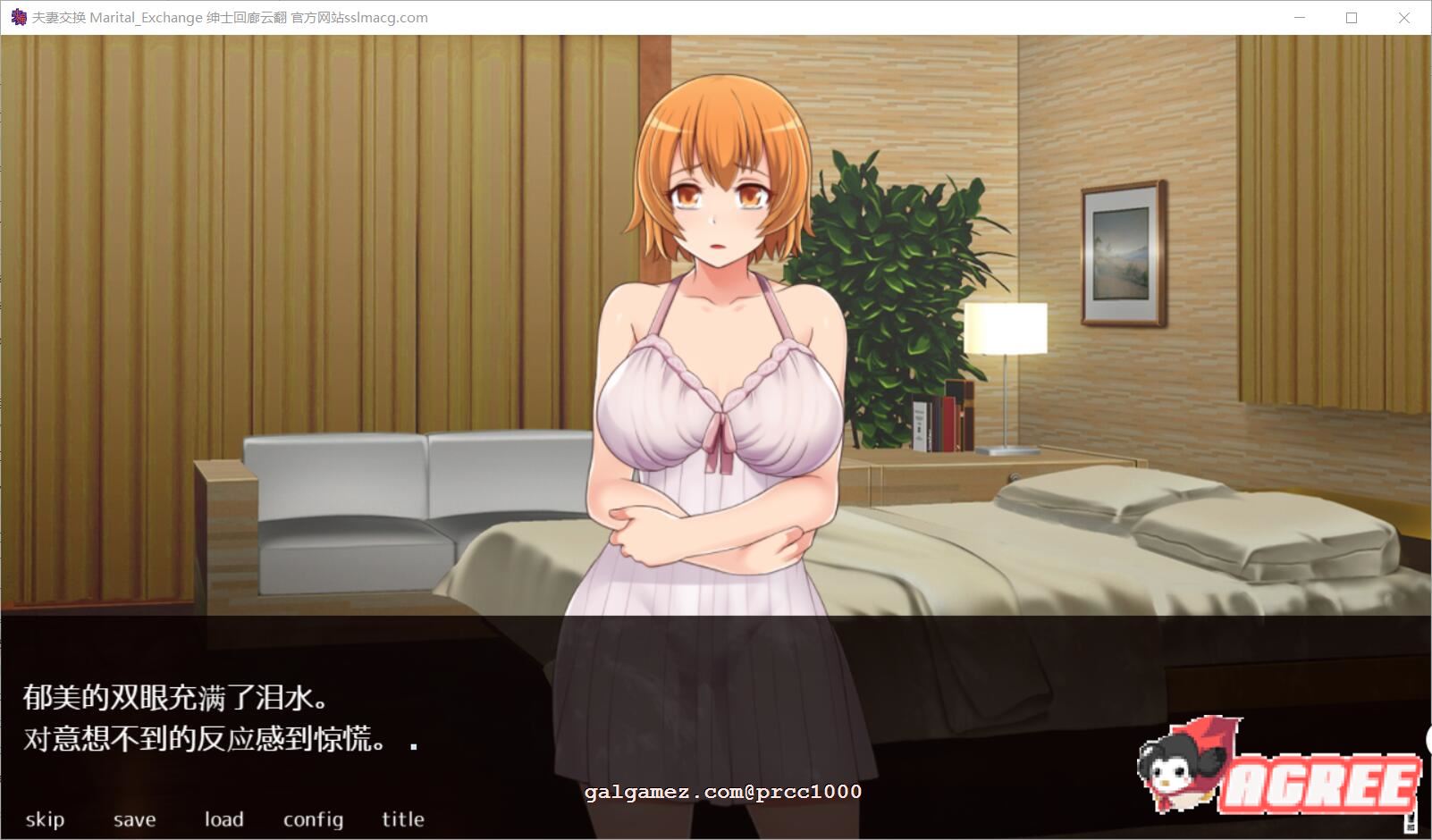Open the load menu
Image resolution: width=1432 pixels, height=840 pixels.
pyautogui.click(x=223, y=819)
